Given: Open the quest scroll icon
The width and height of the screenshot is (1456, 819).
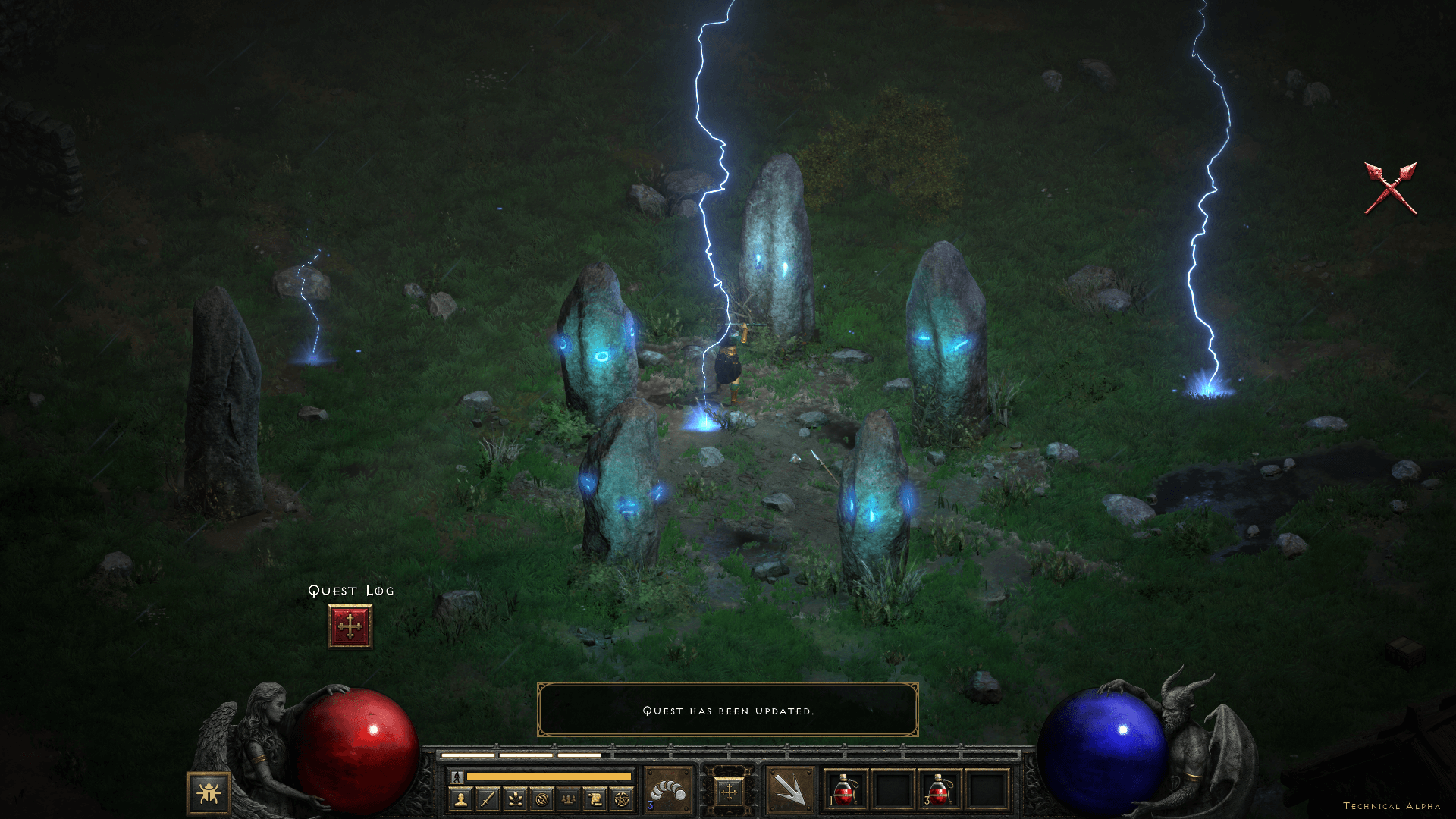Looking at the screenshot, I should 595,799.
